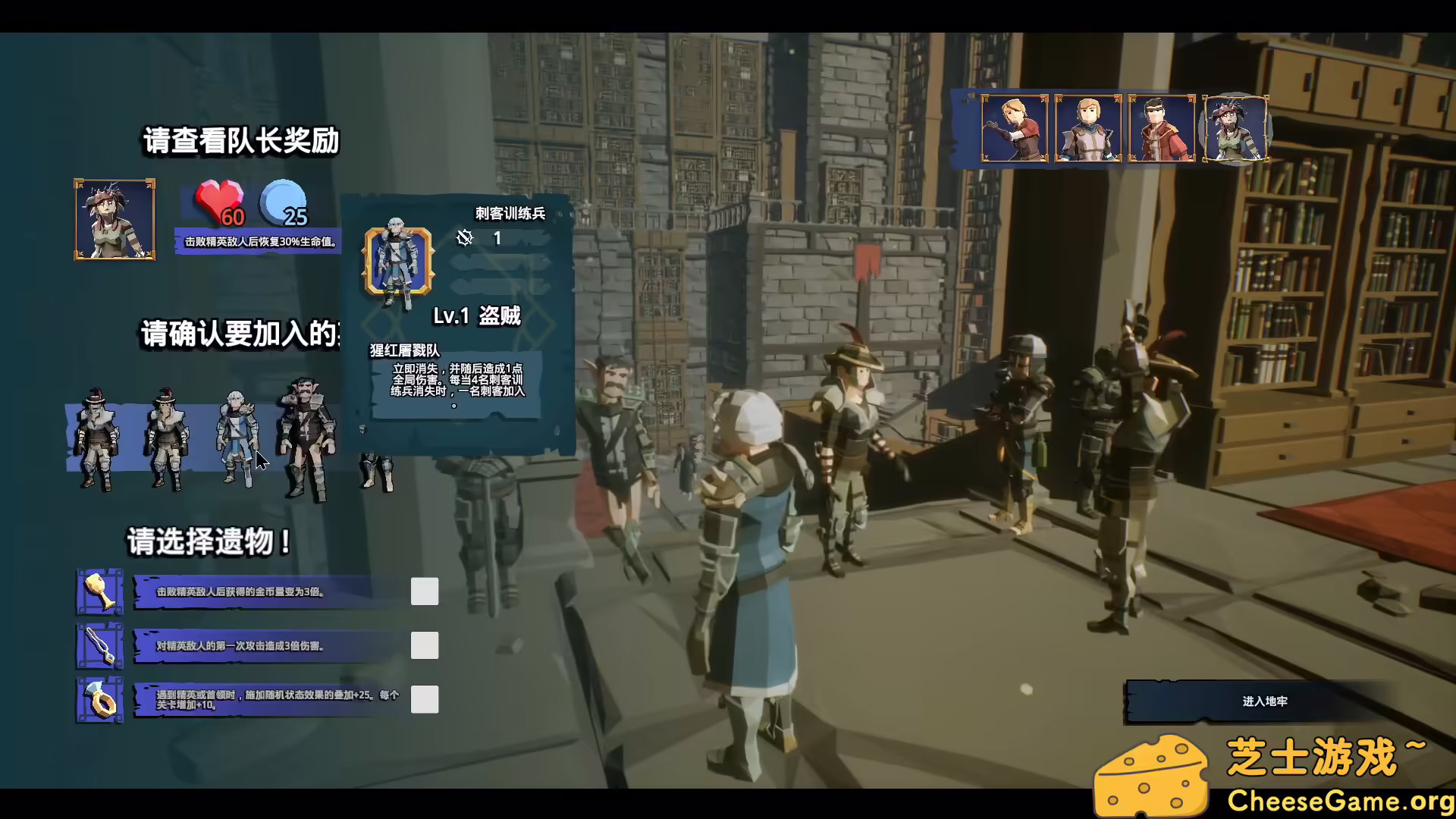This screenshot has width=1456, height=819.
Task: Open the golden chalice relic icon
Action: (99, 591)
